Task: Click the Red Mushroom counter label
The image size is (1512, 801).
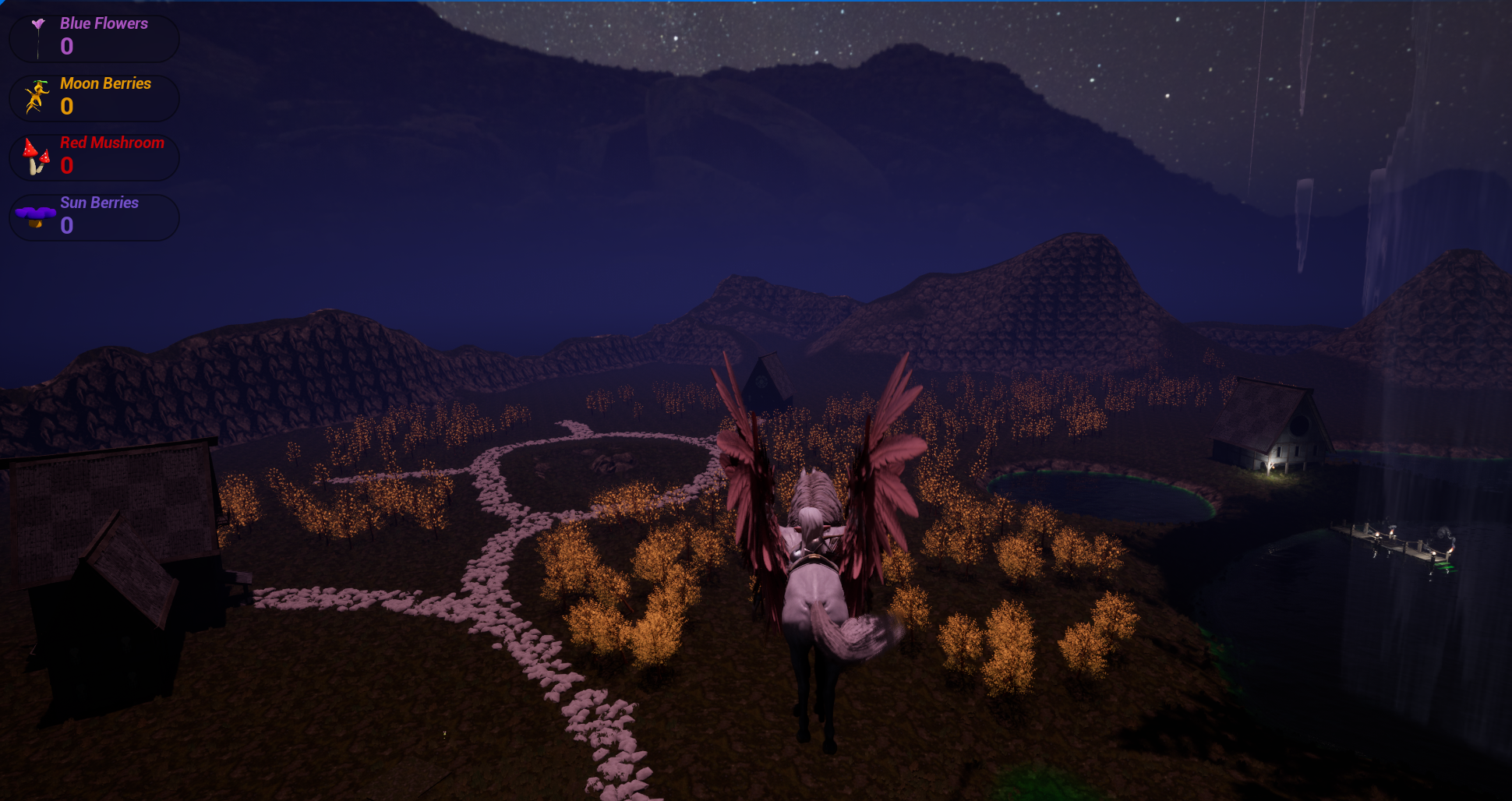Action: coord(113,143)
